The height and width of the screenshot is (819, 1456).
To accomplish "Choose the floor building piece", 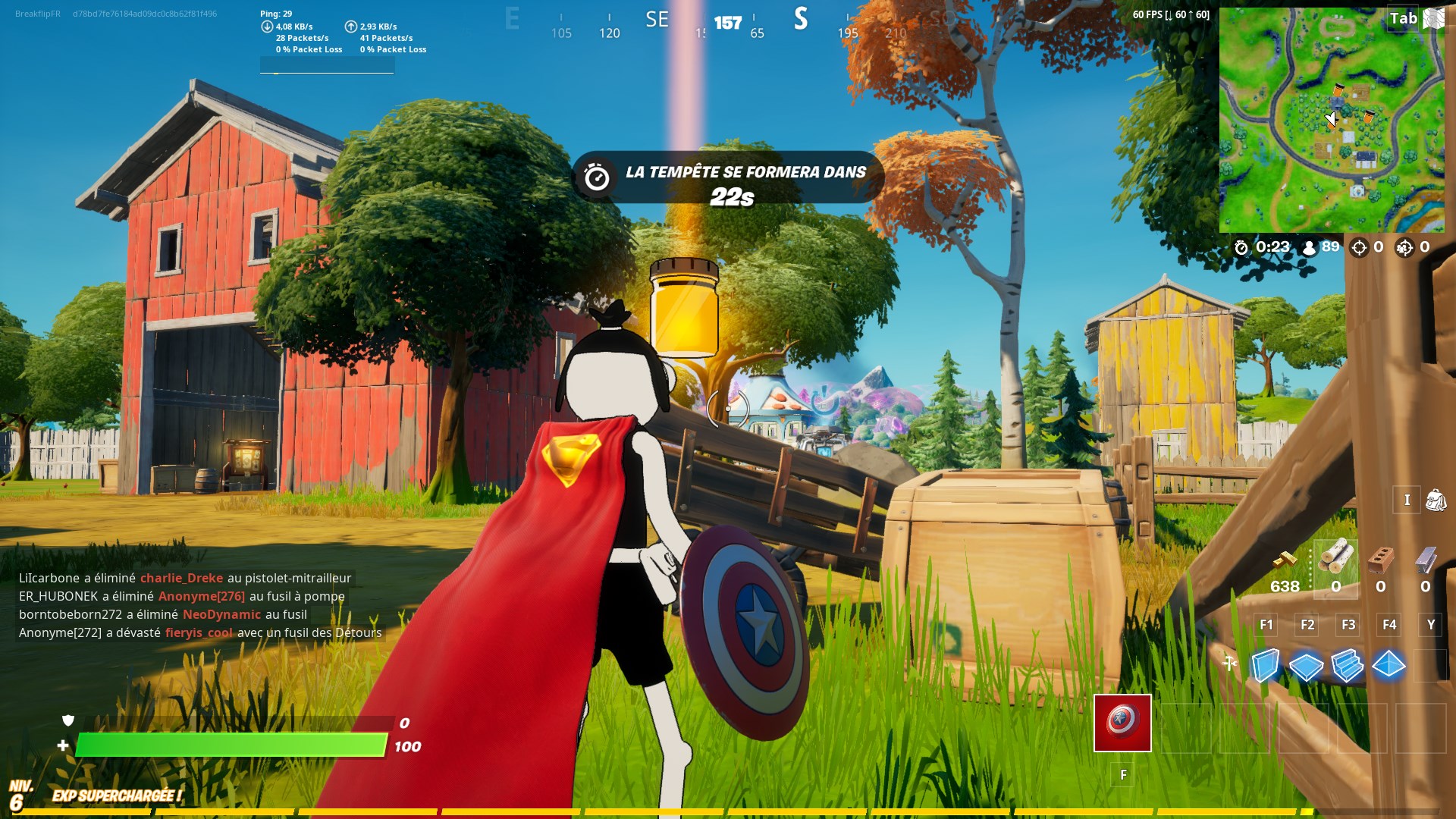I will (x=1306, y=666).
